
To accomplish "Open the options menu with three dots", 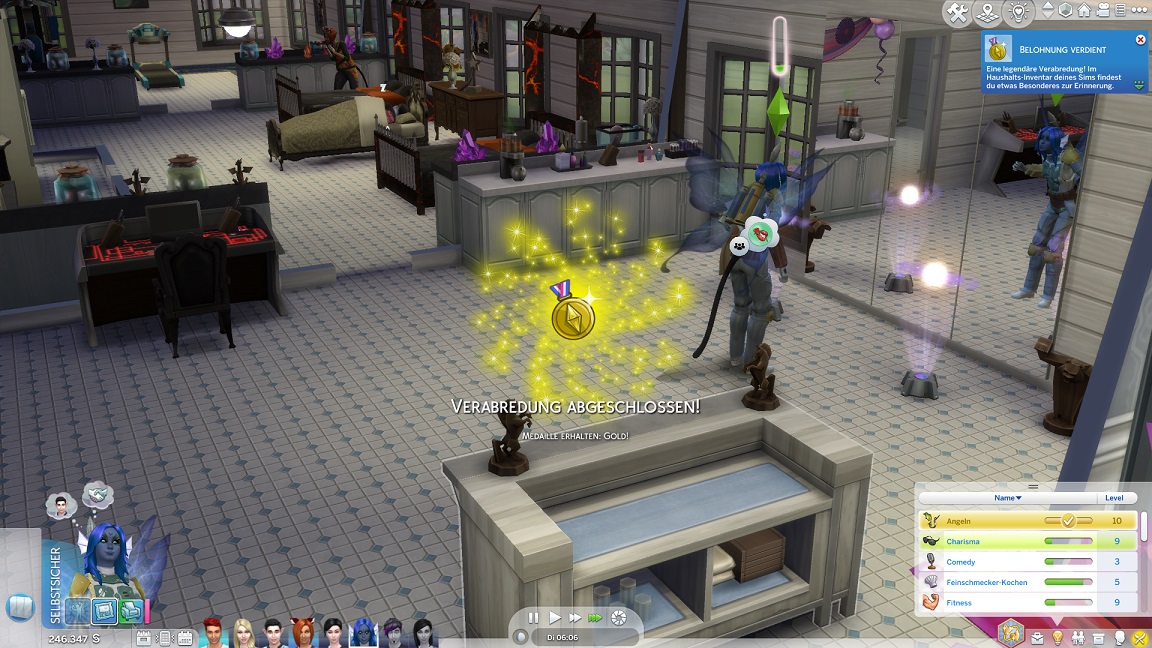I will [1137, 11].
